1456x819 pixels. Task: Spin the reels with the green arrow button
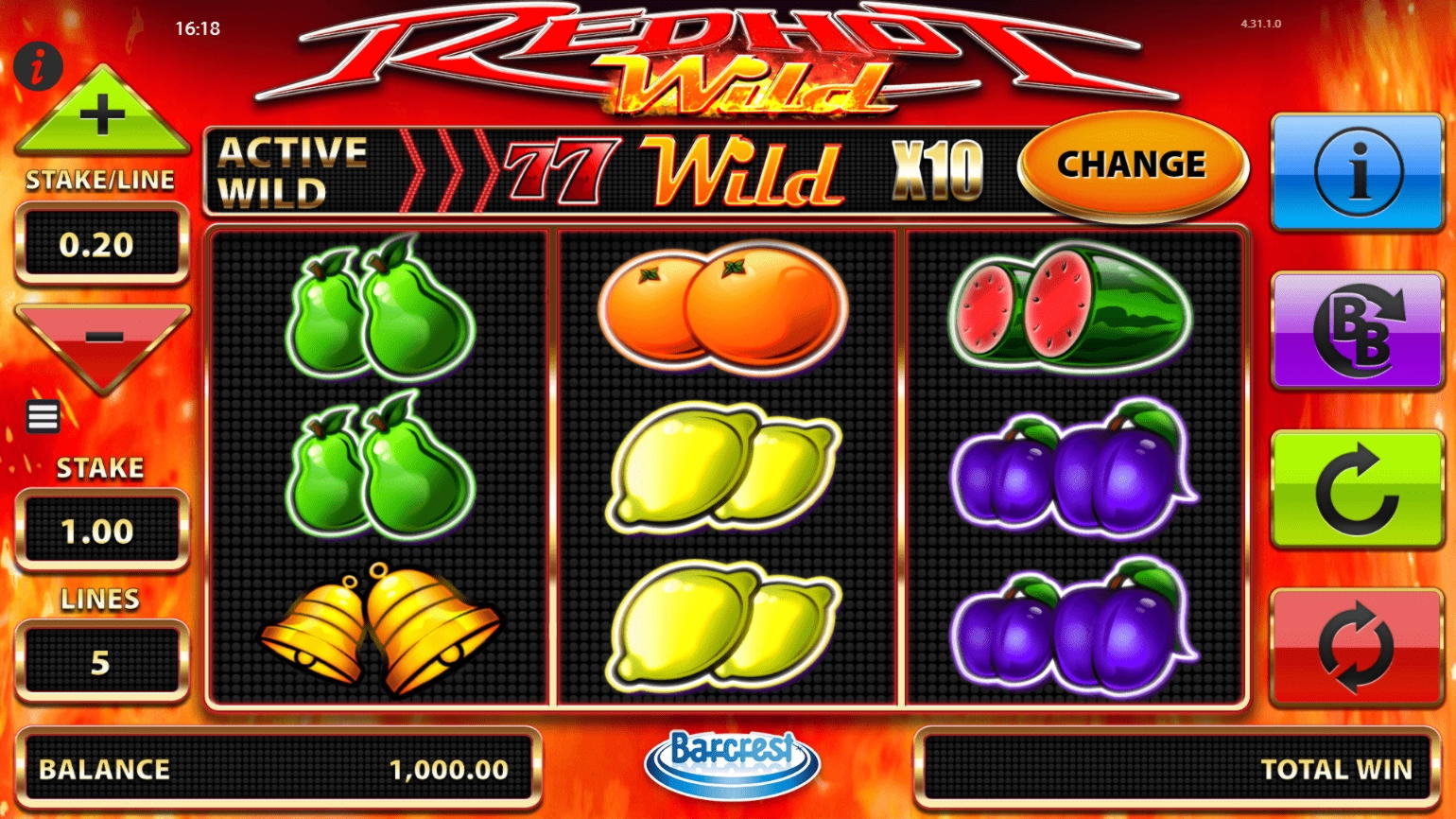coord(1357,488)
